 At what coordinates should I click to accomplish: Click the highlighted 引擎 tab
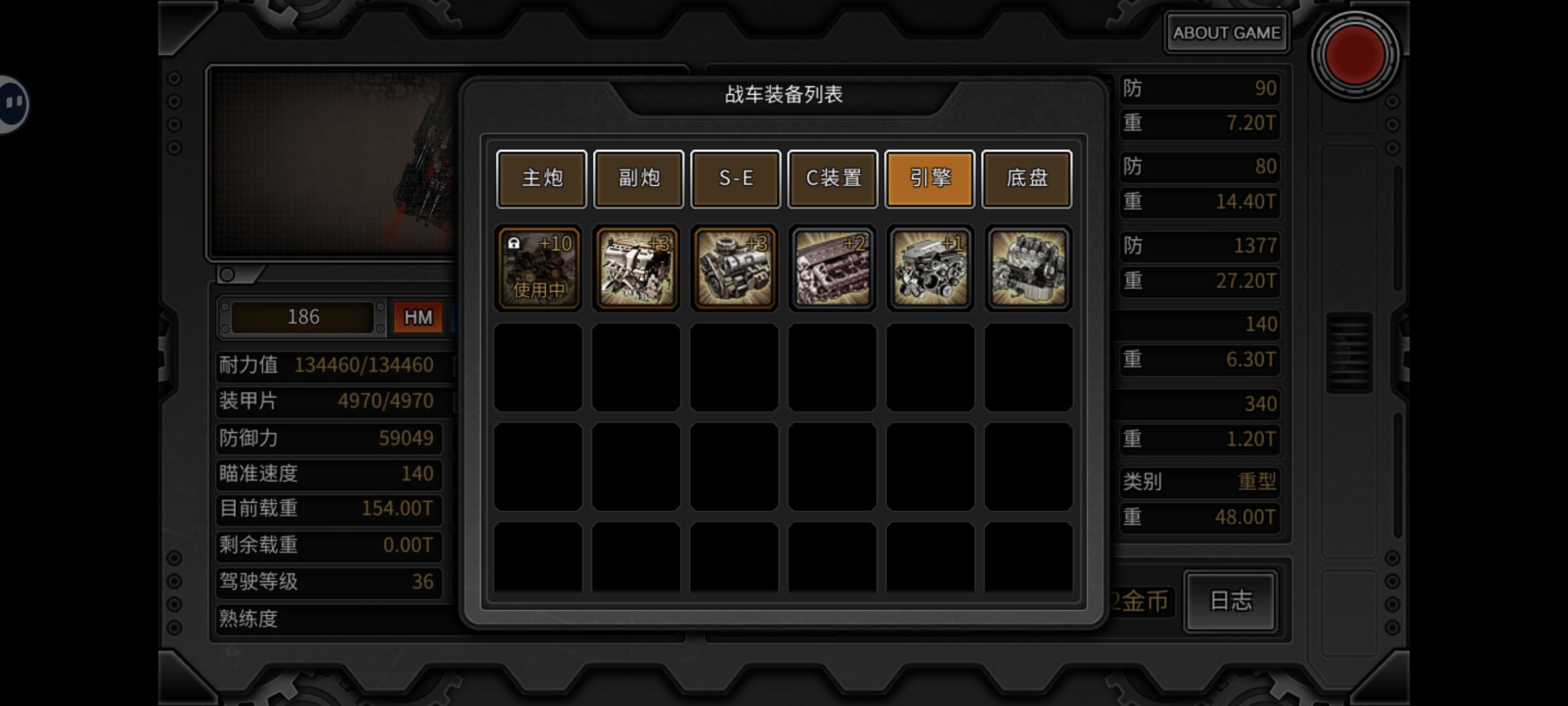(x=929, y=178)
